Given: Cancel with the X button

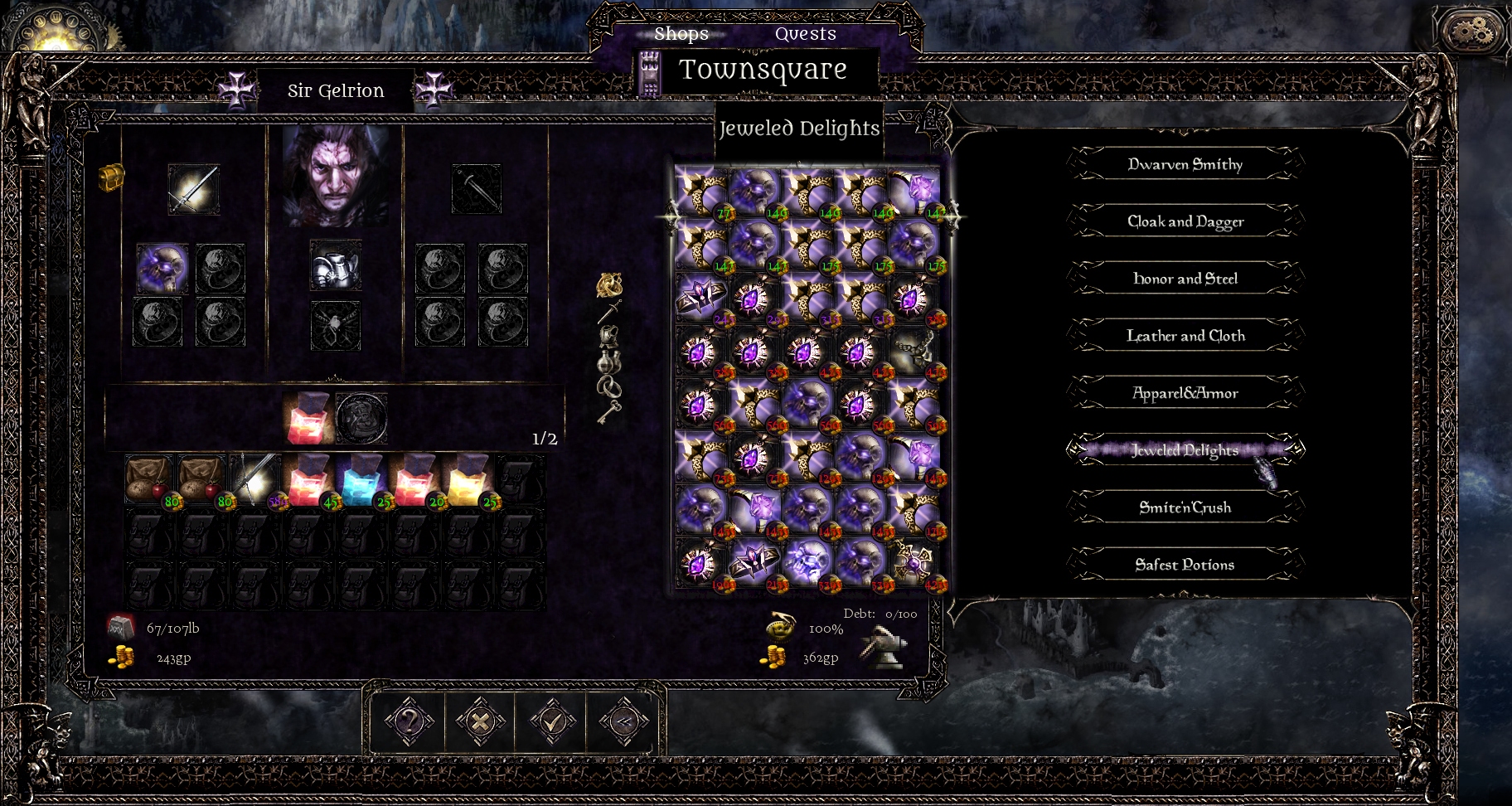Looking at the screenshot, I should click(480, 721).
